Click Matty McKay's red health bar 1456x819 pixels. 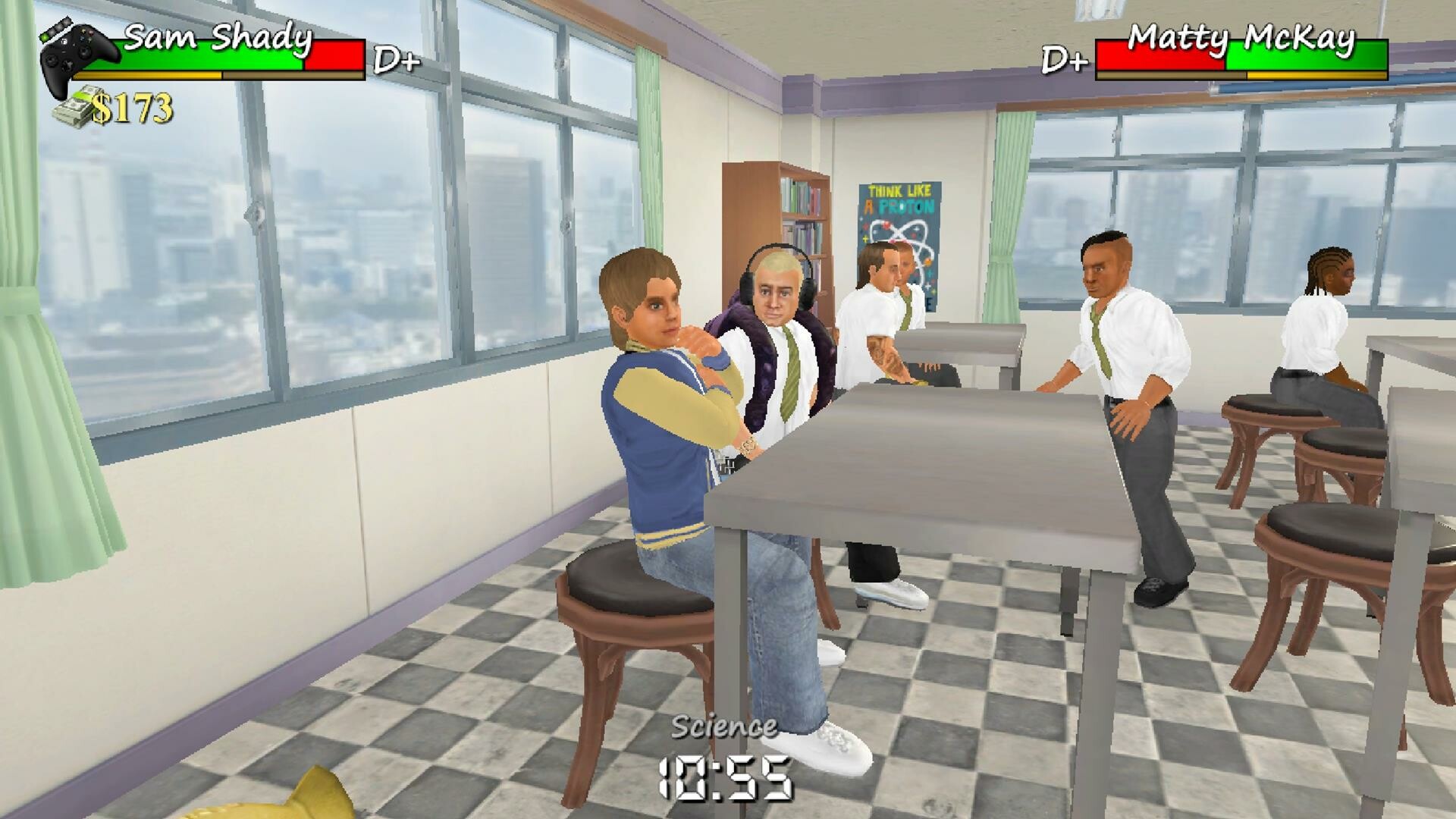tap(1160, 53)
